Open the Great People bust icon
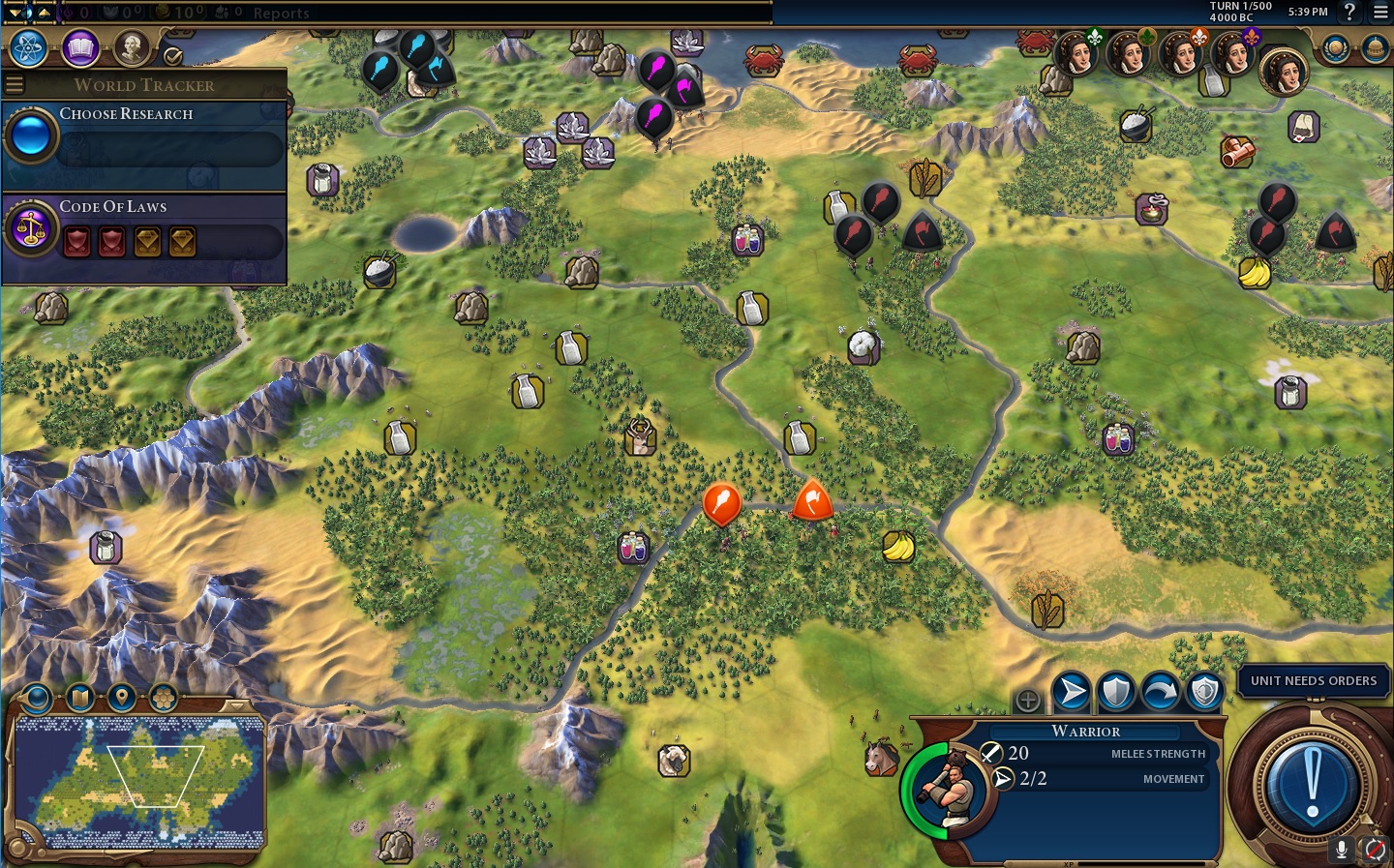Screen dimensions: 1394x868 pos(131,46)
